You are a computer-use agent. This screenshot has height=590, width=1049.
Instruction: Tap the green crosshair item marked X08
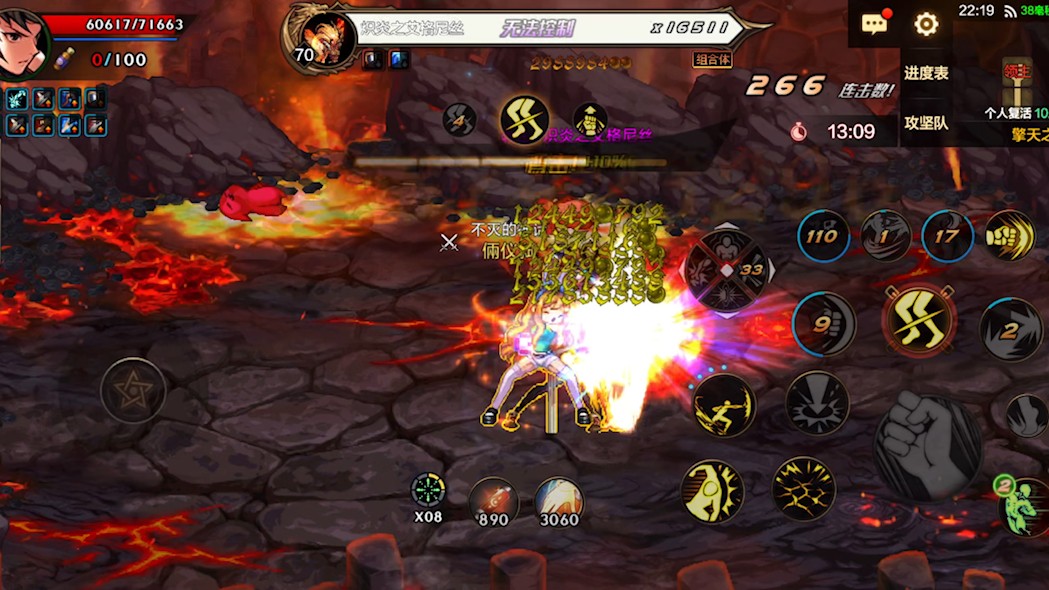(428, 492)
